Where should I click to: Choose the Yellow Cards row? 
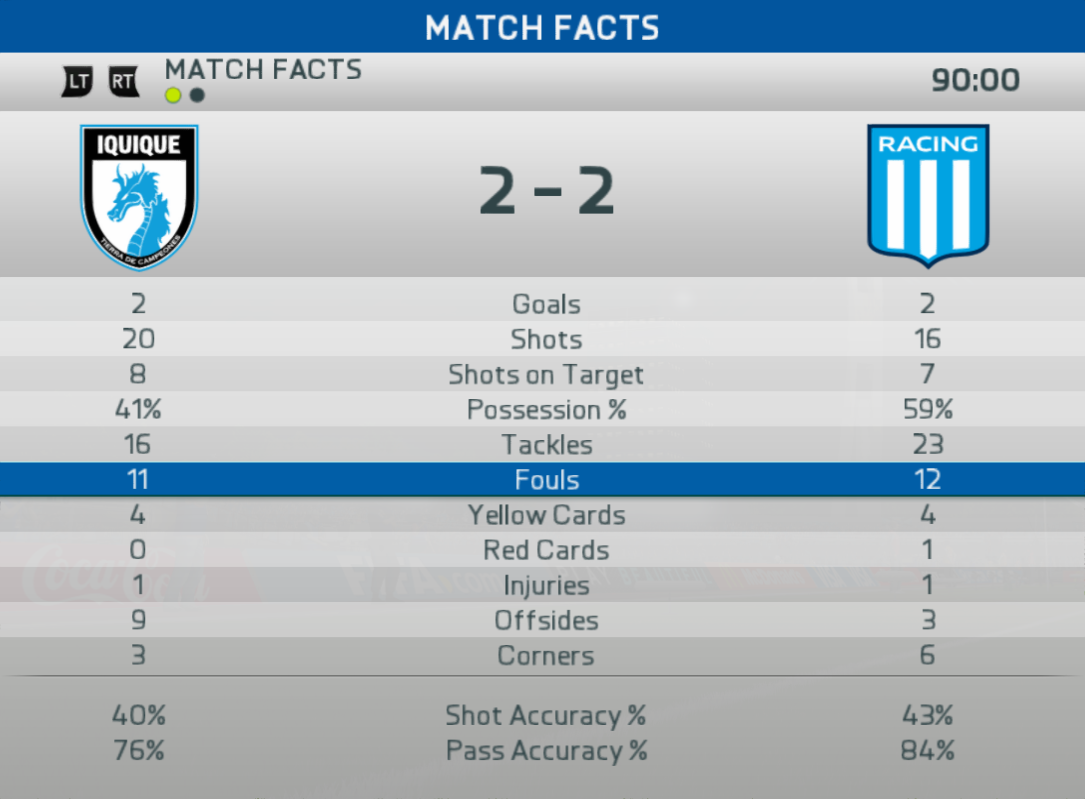coord(545,516)
